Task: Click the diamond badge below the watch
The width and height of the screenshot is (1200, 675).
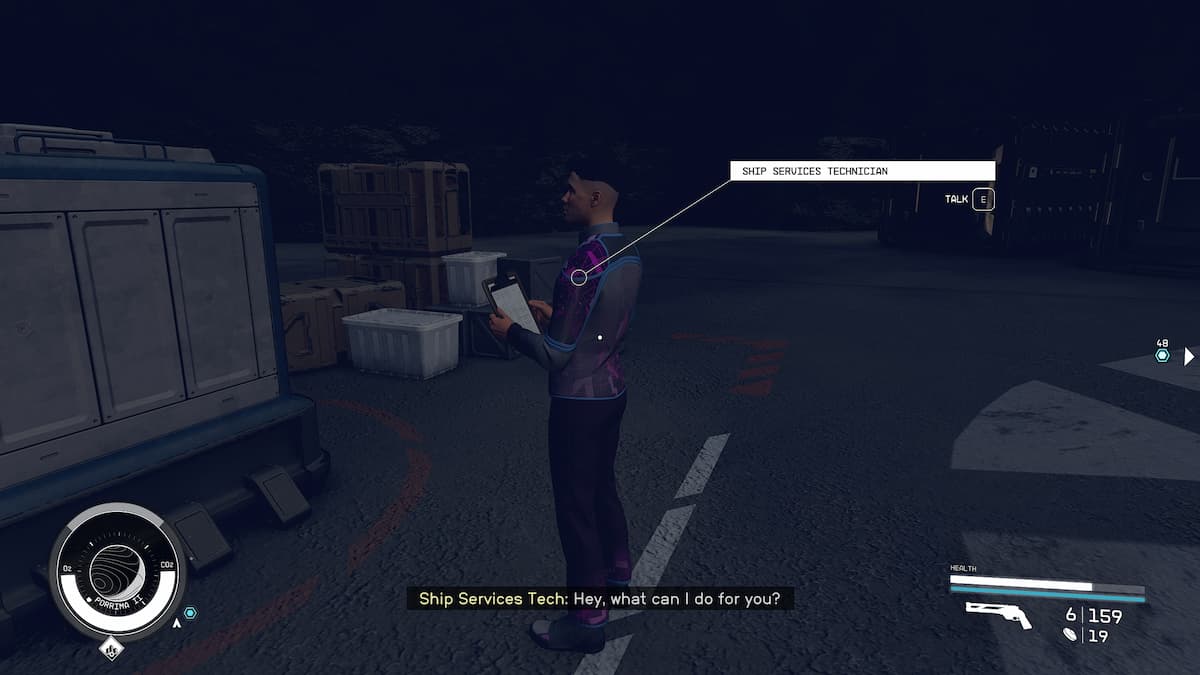Action: [x=112, y=650]
